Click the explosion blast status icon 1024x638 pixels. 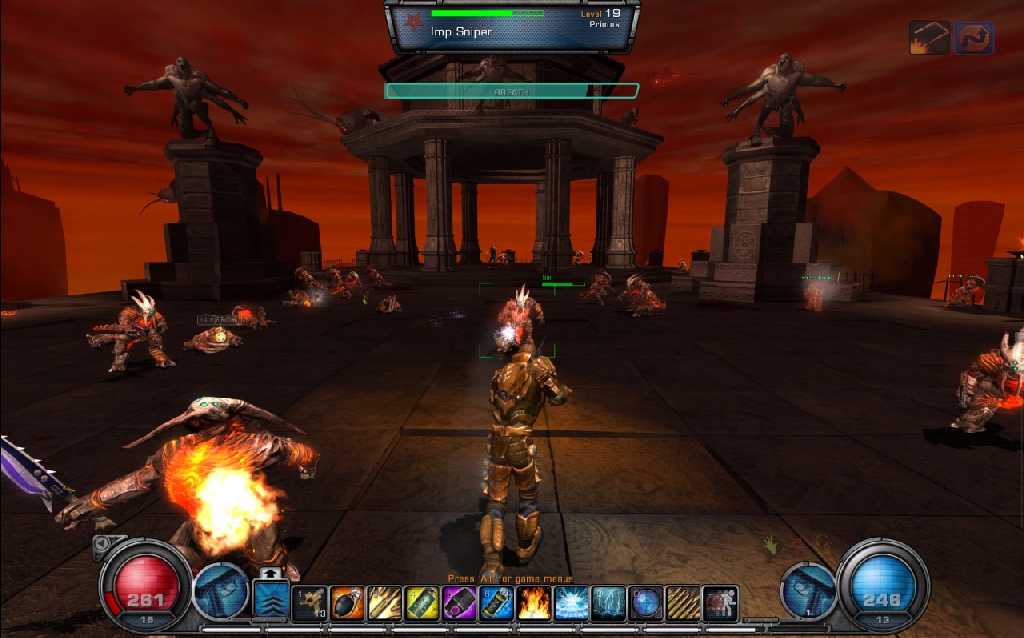tap(929, 38)
